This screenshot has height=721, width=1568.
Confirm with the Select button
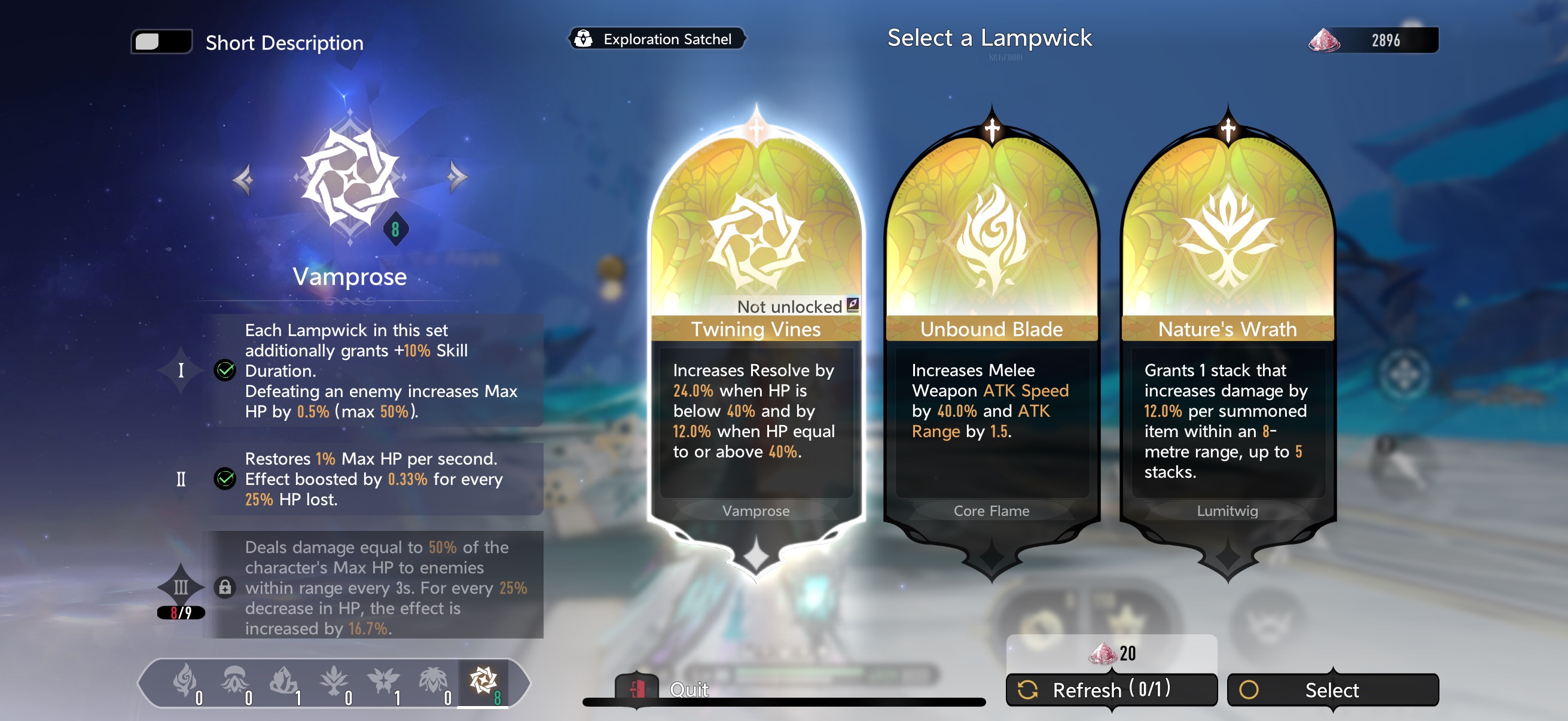pos(1332,689)
